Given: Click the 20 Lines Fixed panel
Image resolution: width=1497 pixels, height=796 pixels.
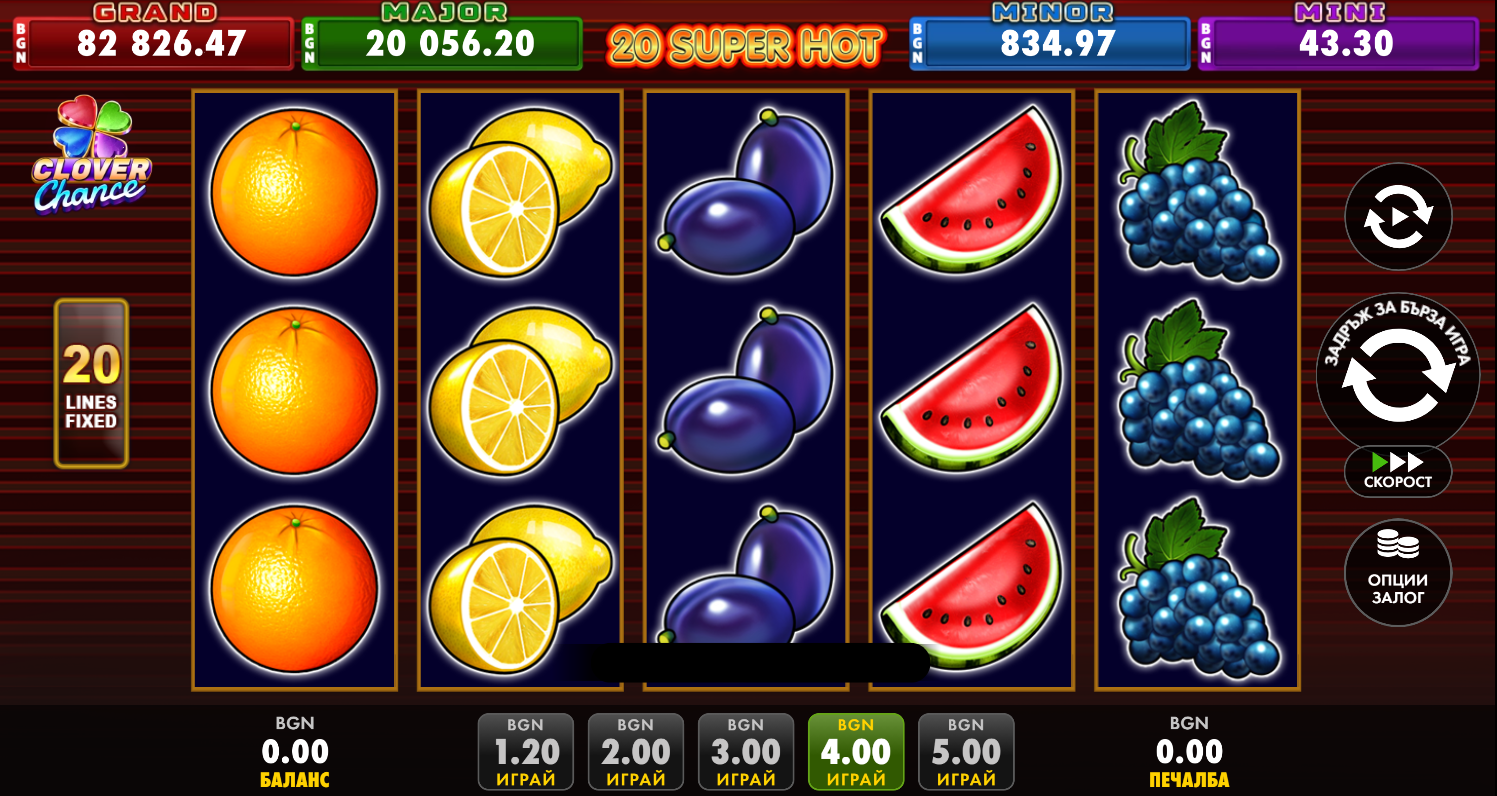Looking at the screenshot, I should [x=91, y=384].
